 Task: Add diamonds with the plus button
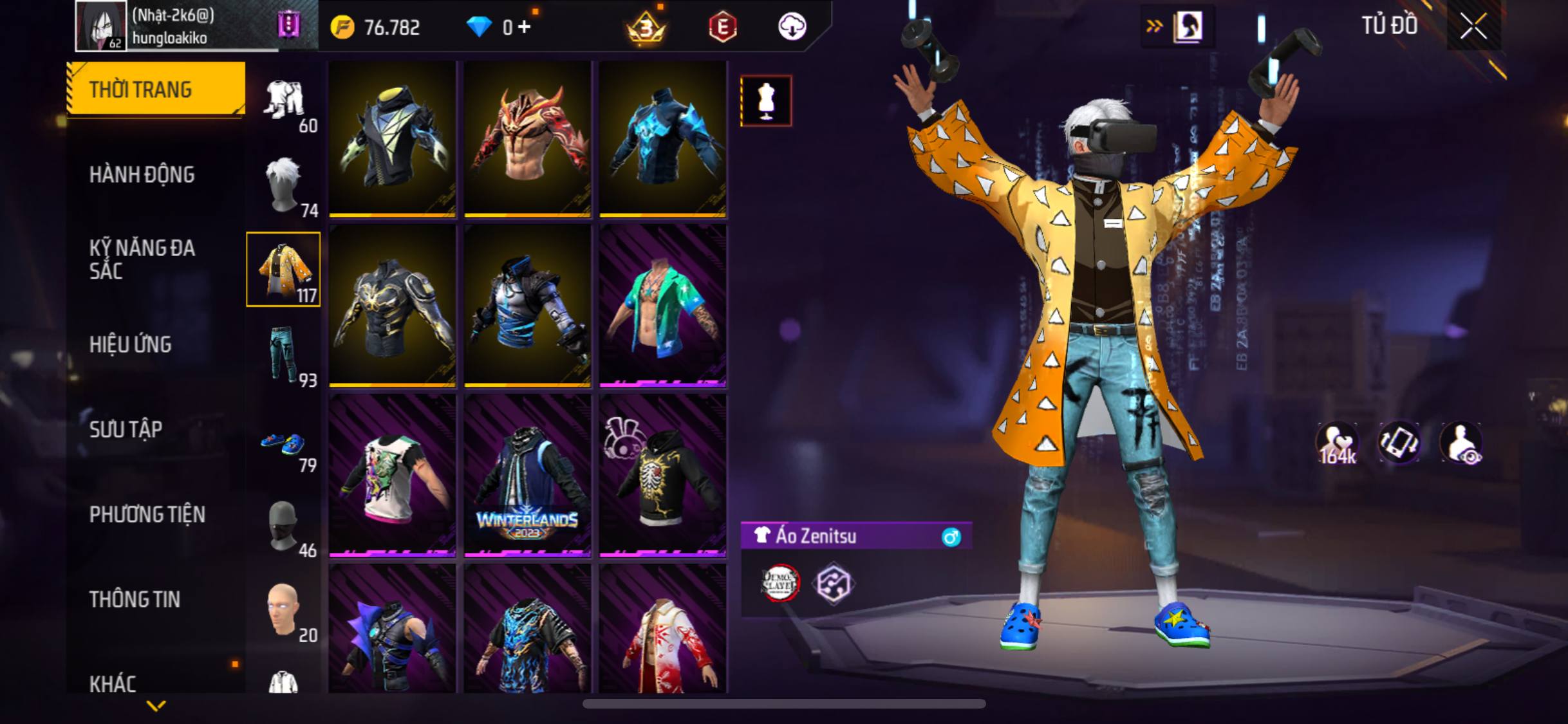(525, 27)
